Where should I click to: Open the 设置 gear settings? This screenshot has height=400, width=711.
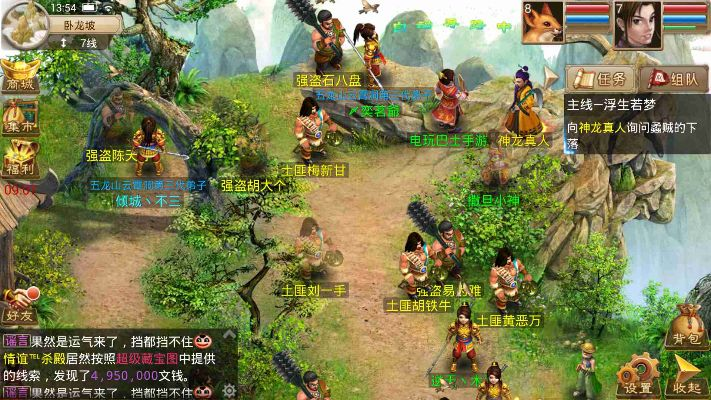638,372
